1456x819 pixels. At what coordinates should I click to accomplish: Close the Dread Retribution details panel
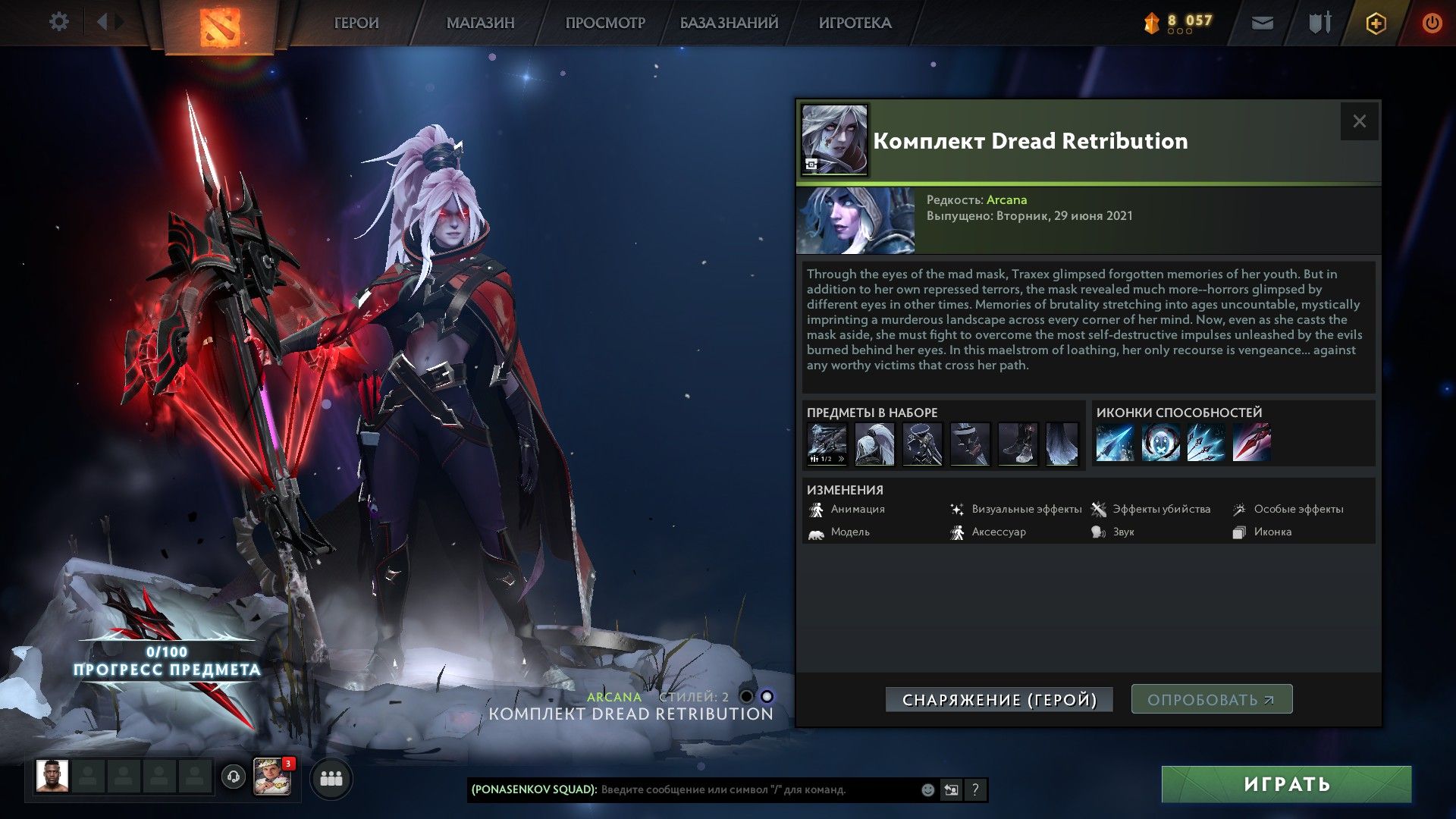click(x=1359, y=121)
